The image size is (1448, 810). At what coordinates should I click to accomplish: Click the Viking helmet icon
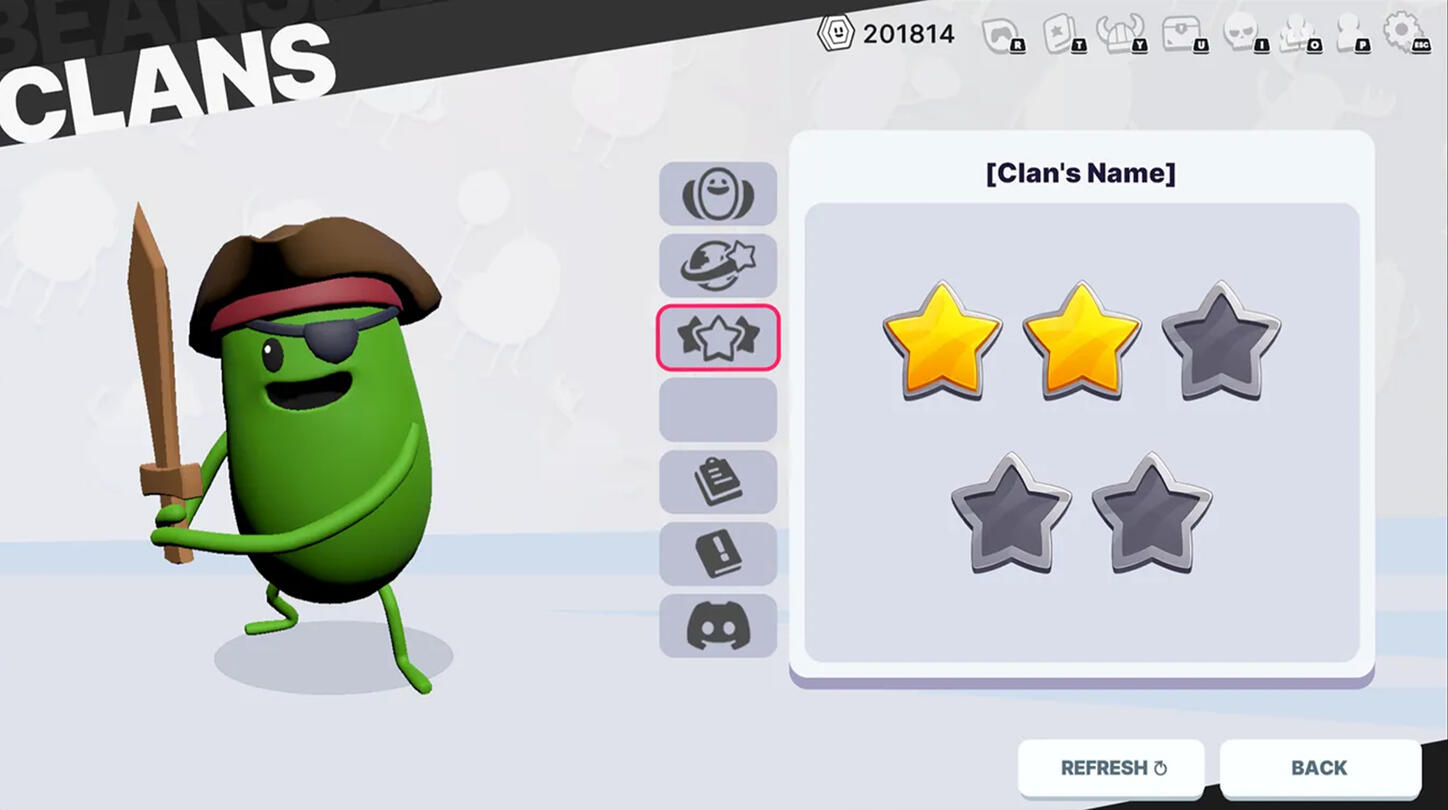pyautogui.click(x=1119, y=35)
